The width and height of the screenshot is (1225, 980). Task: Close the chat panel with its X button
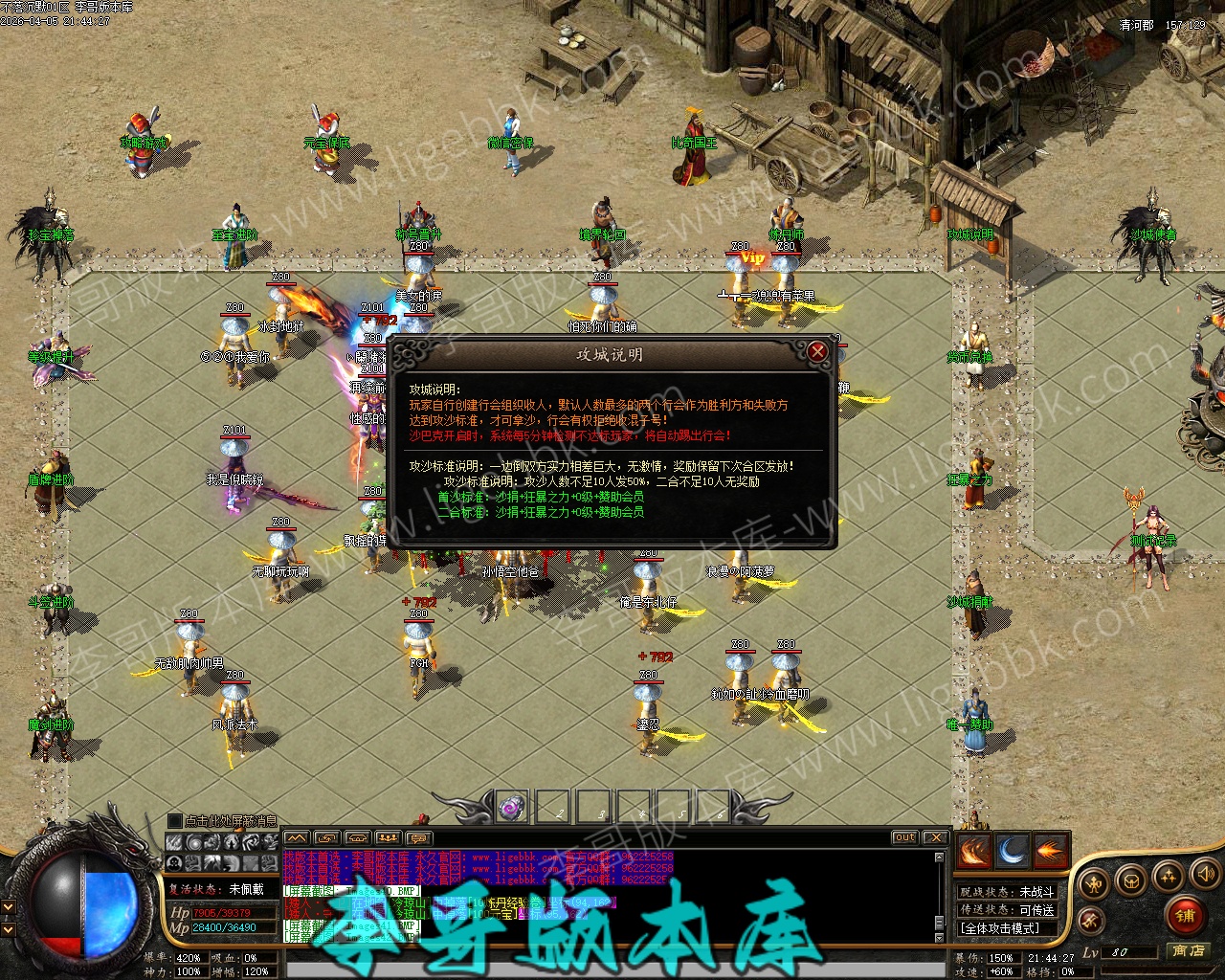click(x=935, y=837)
